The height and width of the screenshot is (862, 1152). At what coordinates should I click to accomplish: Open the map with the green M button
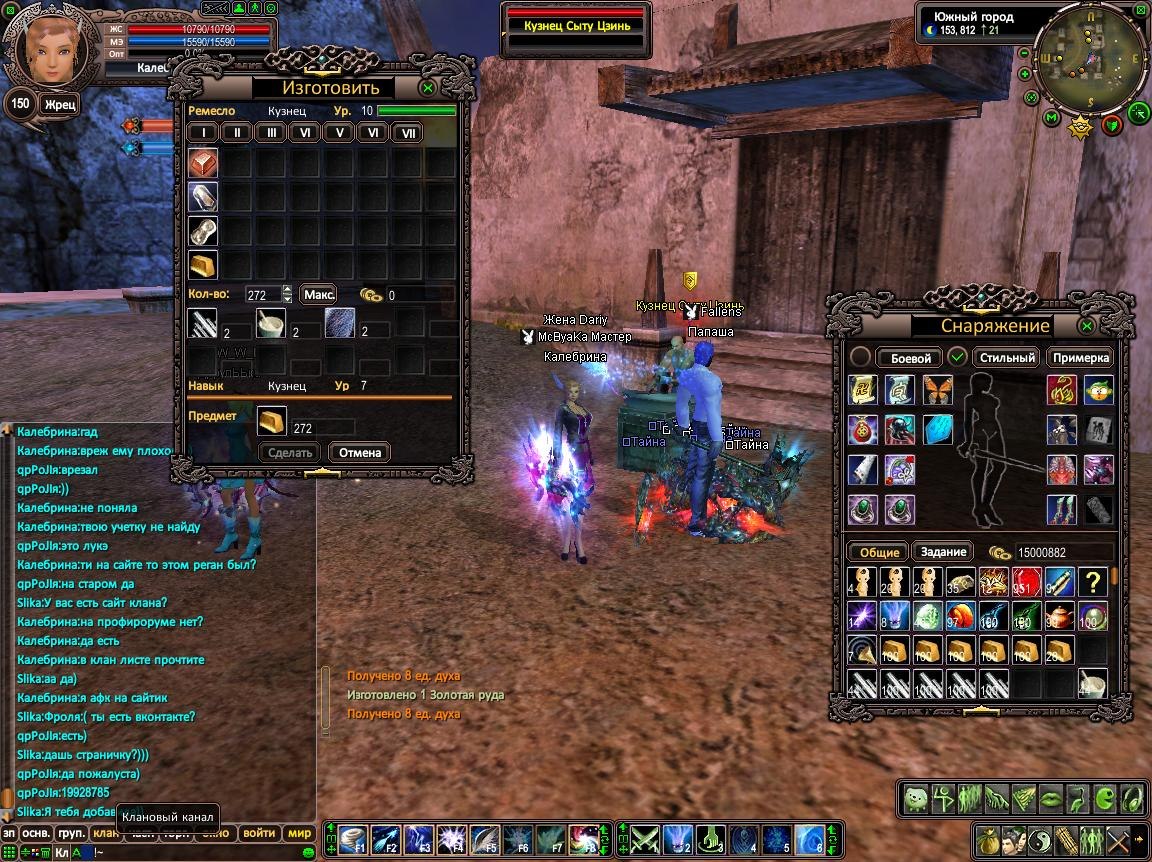(1051, 118)
